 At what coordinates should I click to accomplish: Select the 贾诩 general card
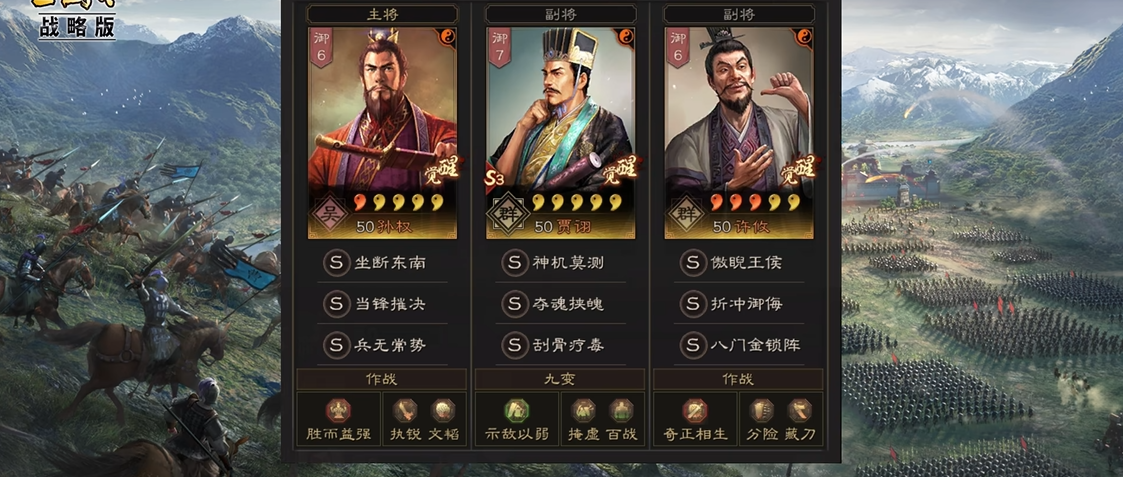(x=560, y=130)
